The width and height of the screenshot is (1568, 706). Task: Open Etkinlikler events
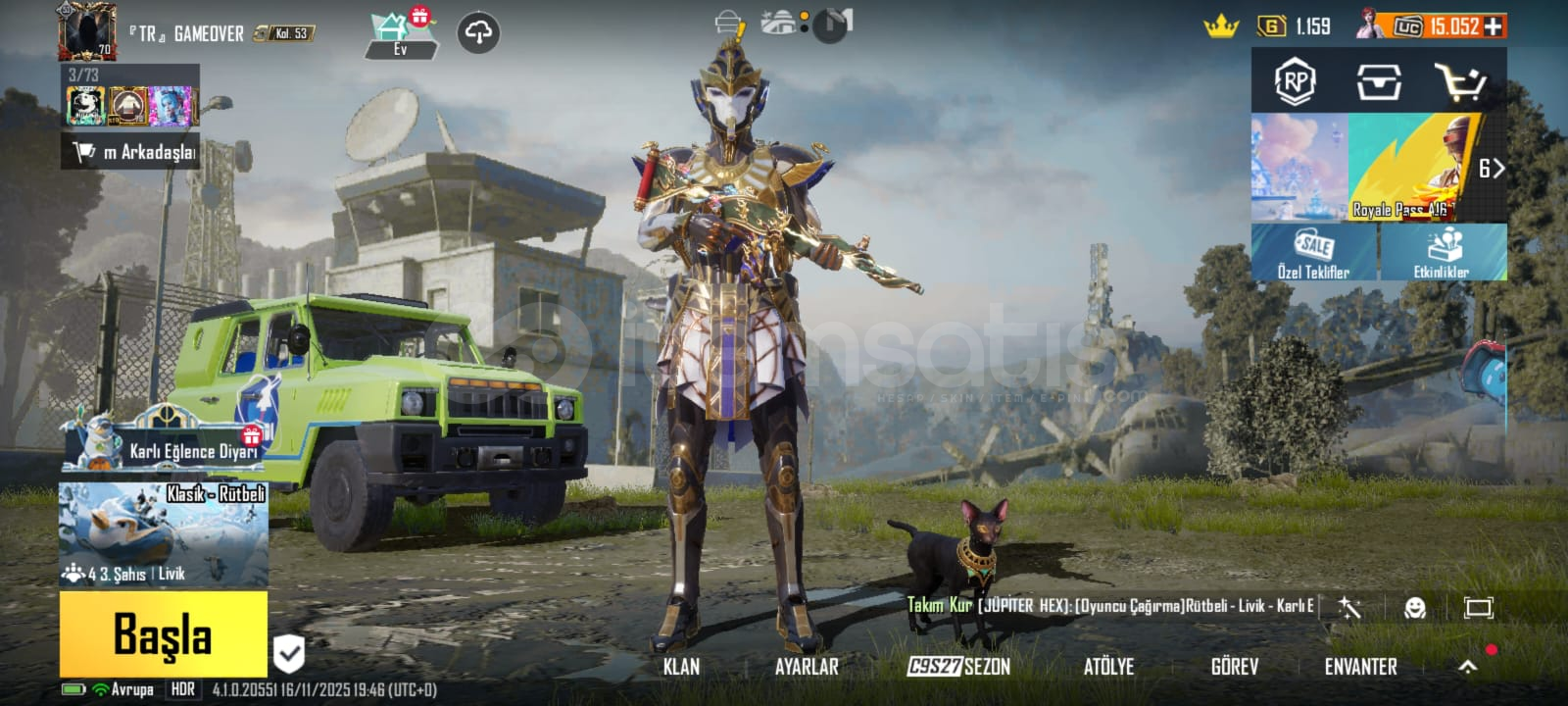tap(1442, 252)
